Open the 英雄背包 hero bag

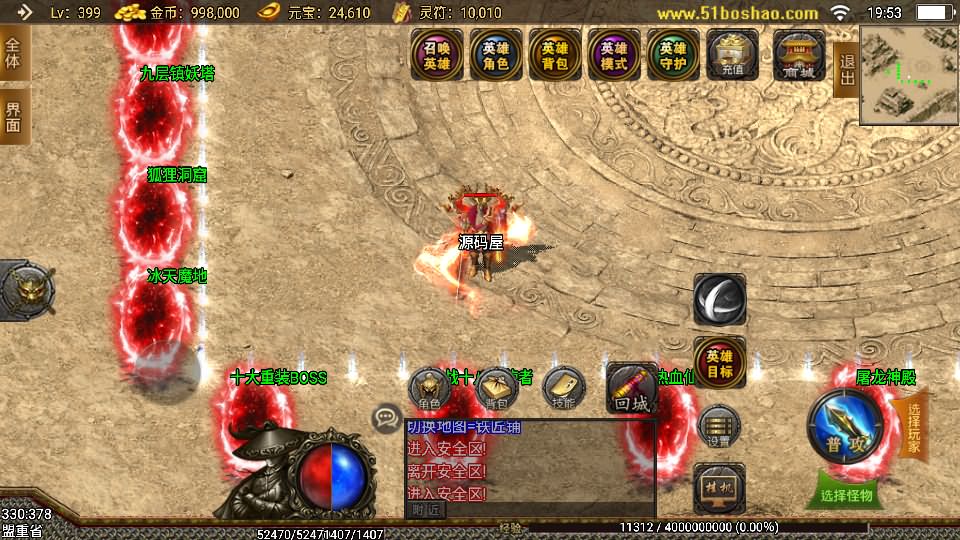click(x=555, y=54)
